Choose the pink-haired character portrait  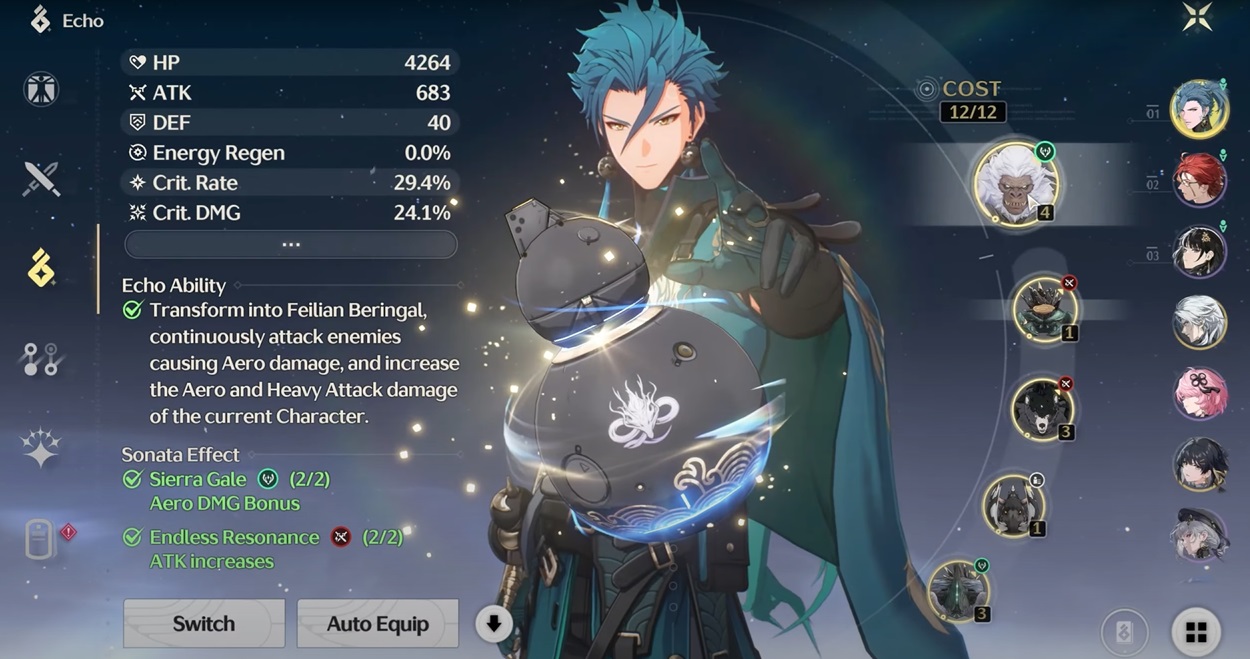1199,393
